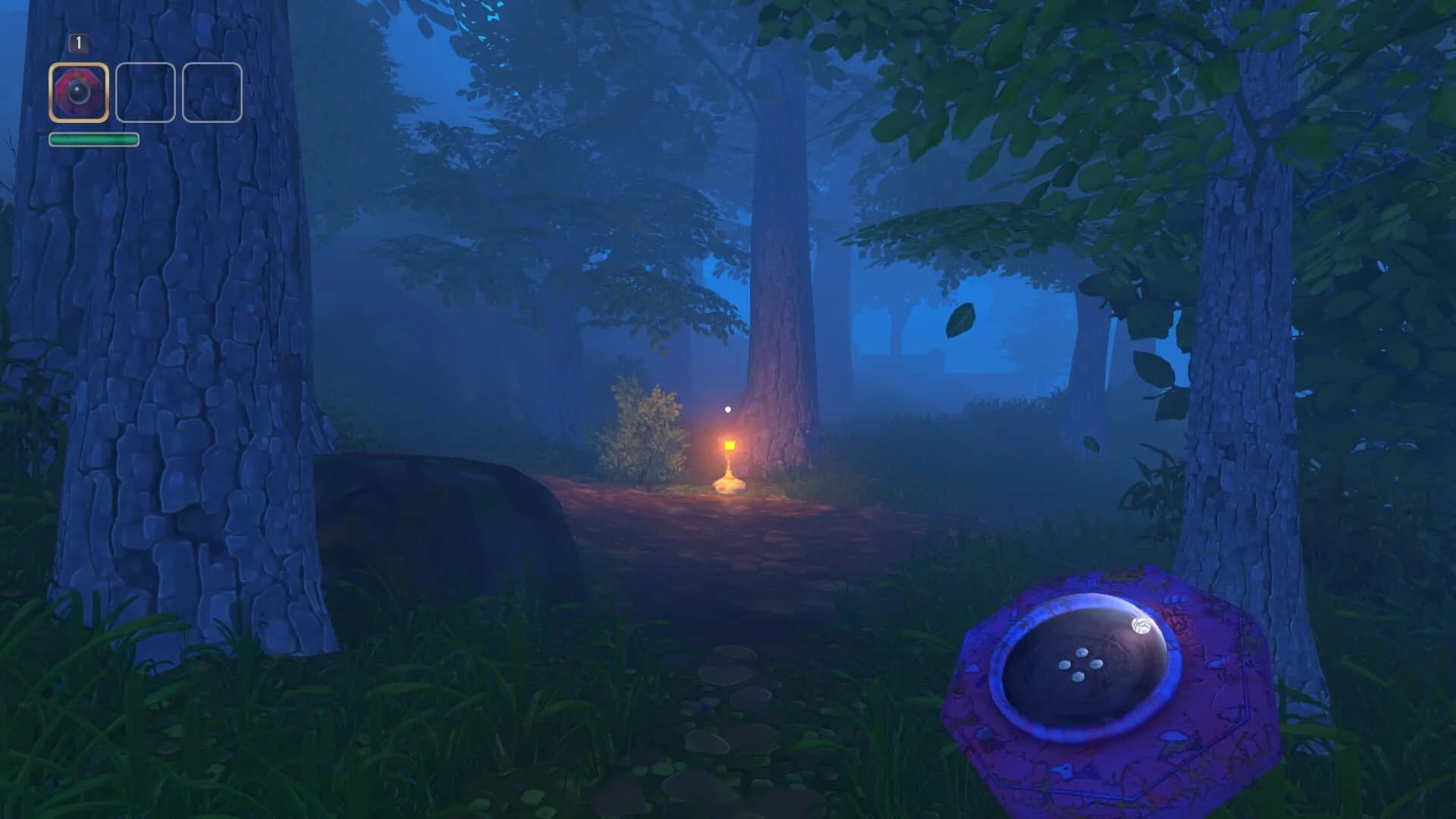Click the gold border of the selected hotbar slot
This screenshot has width=1456, height=819.
78,66
